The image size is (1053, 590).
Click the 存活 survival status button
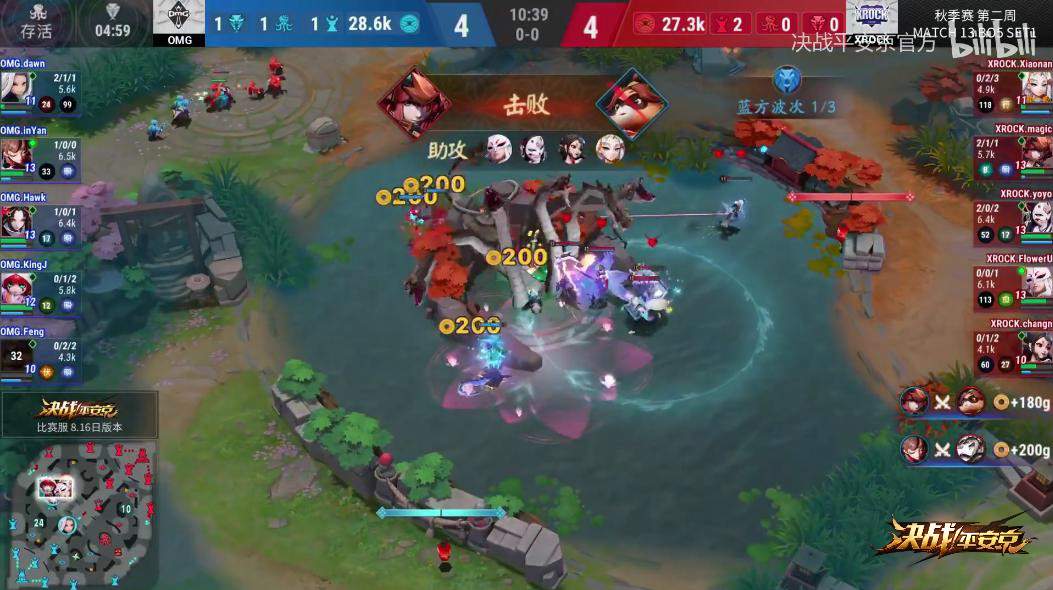click(x=36, y=22)
